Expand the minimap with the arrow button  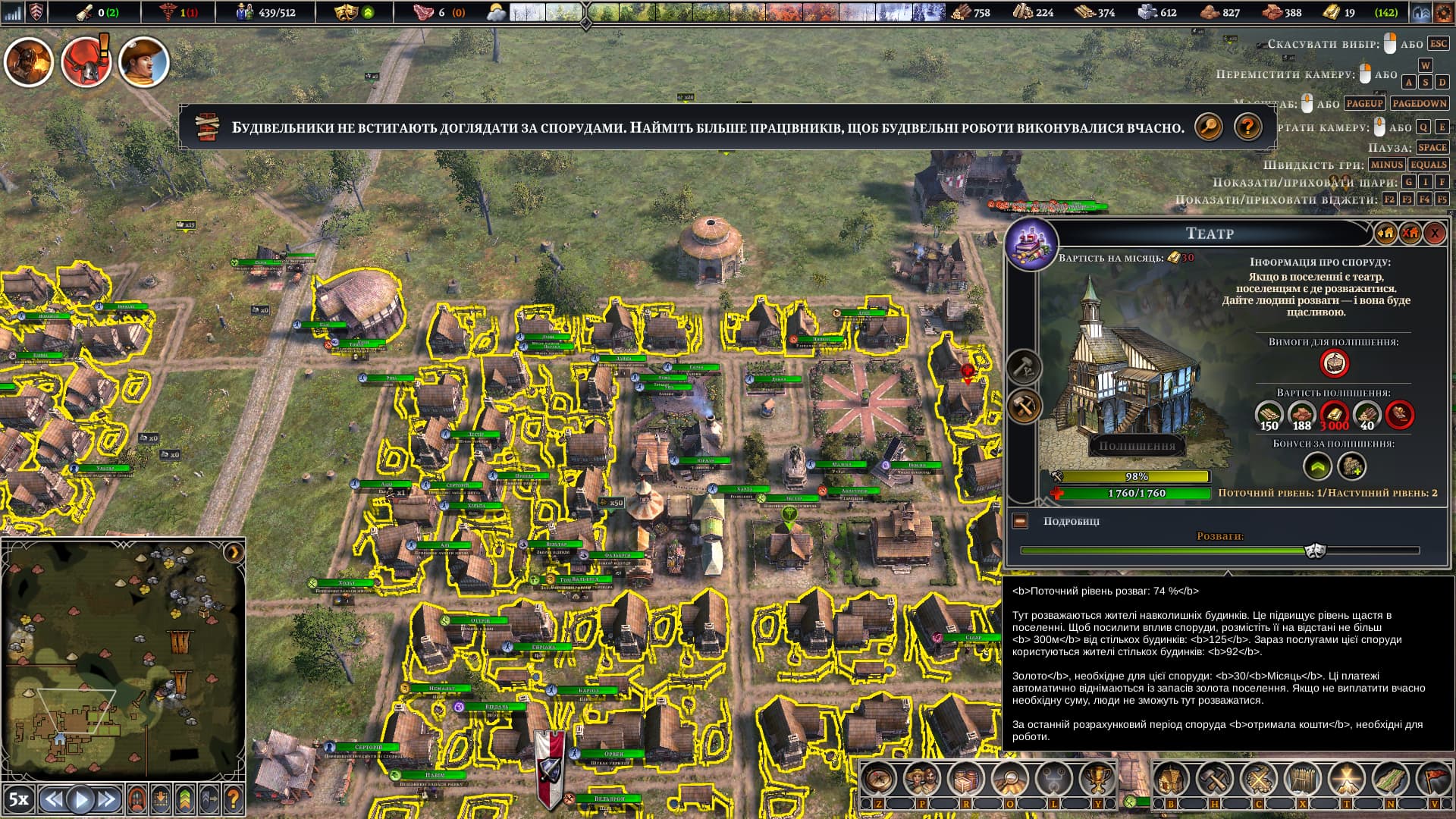pos(234,553)
